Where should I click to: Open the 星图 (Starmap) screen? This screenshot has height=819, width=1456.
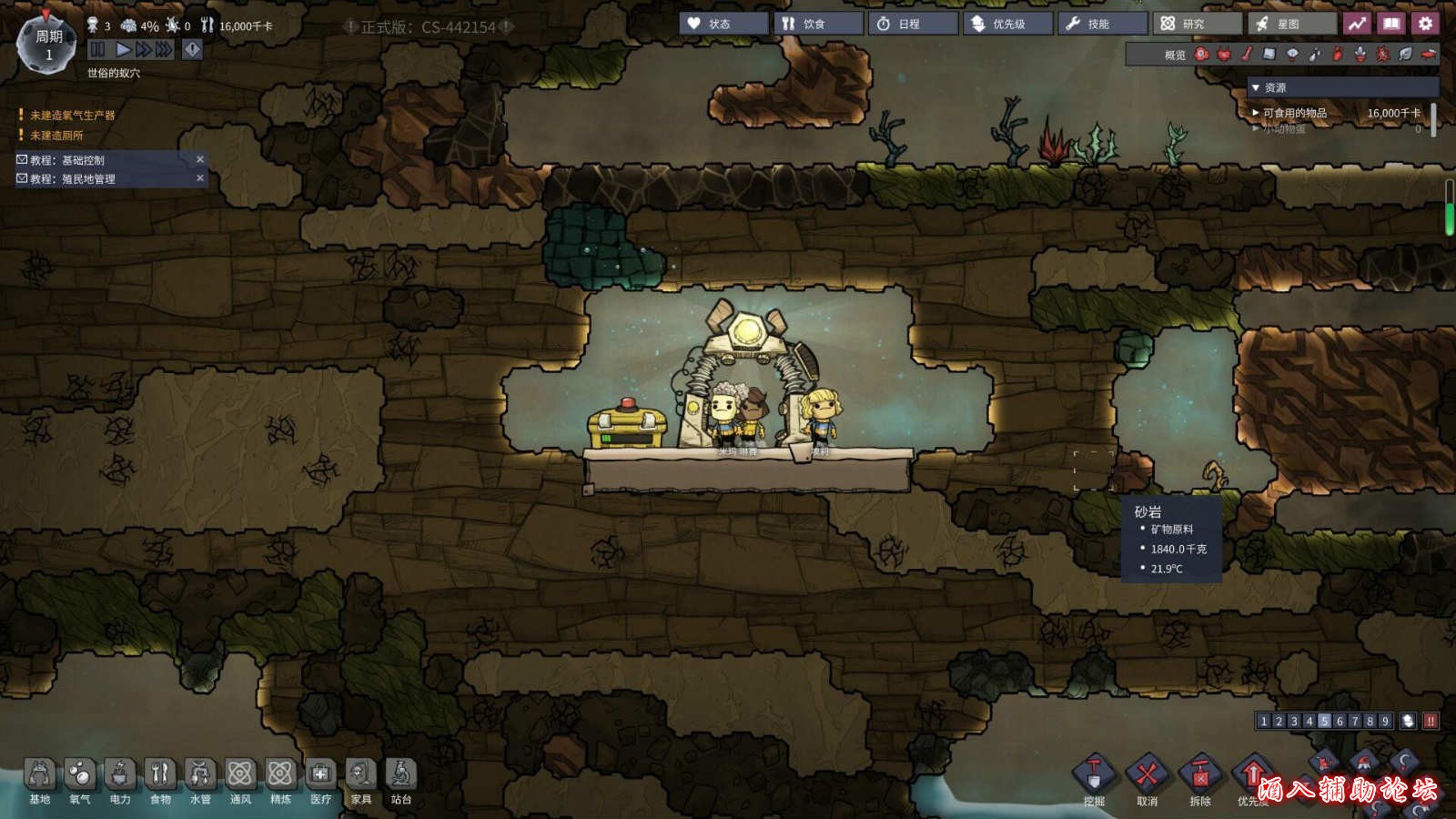tap(1291, 24)
